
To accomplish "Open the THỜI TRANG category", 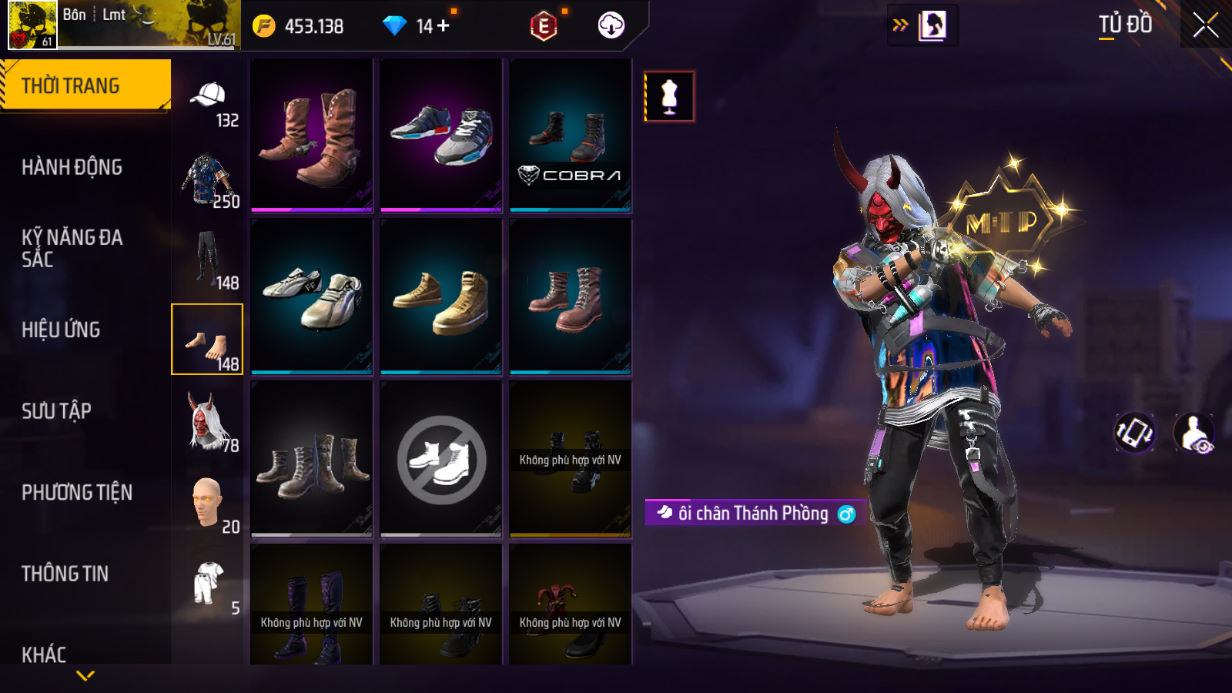I will 85,86.
